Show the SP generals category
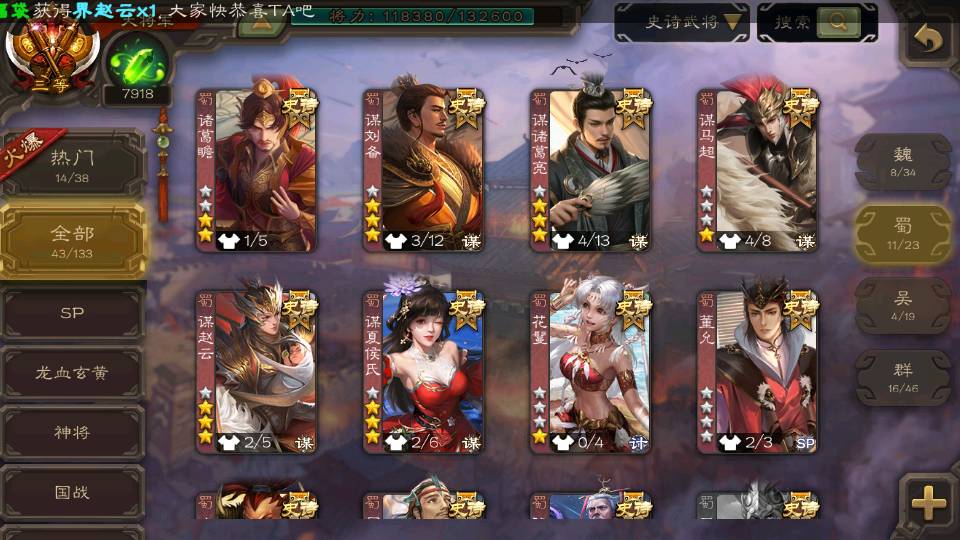 click(73, 313)
